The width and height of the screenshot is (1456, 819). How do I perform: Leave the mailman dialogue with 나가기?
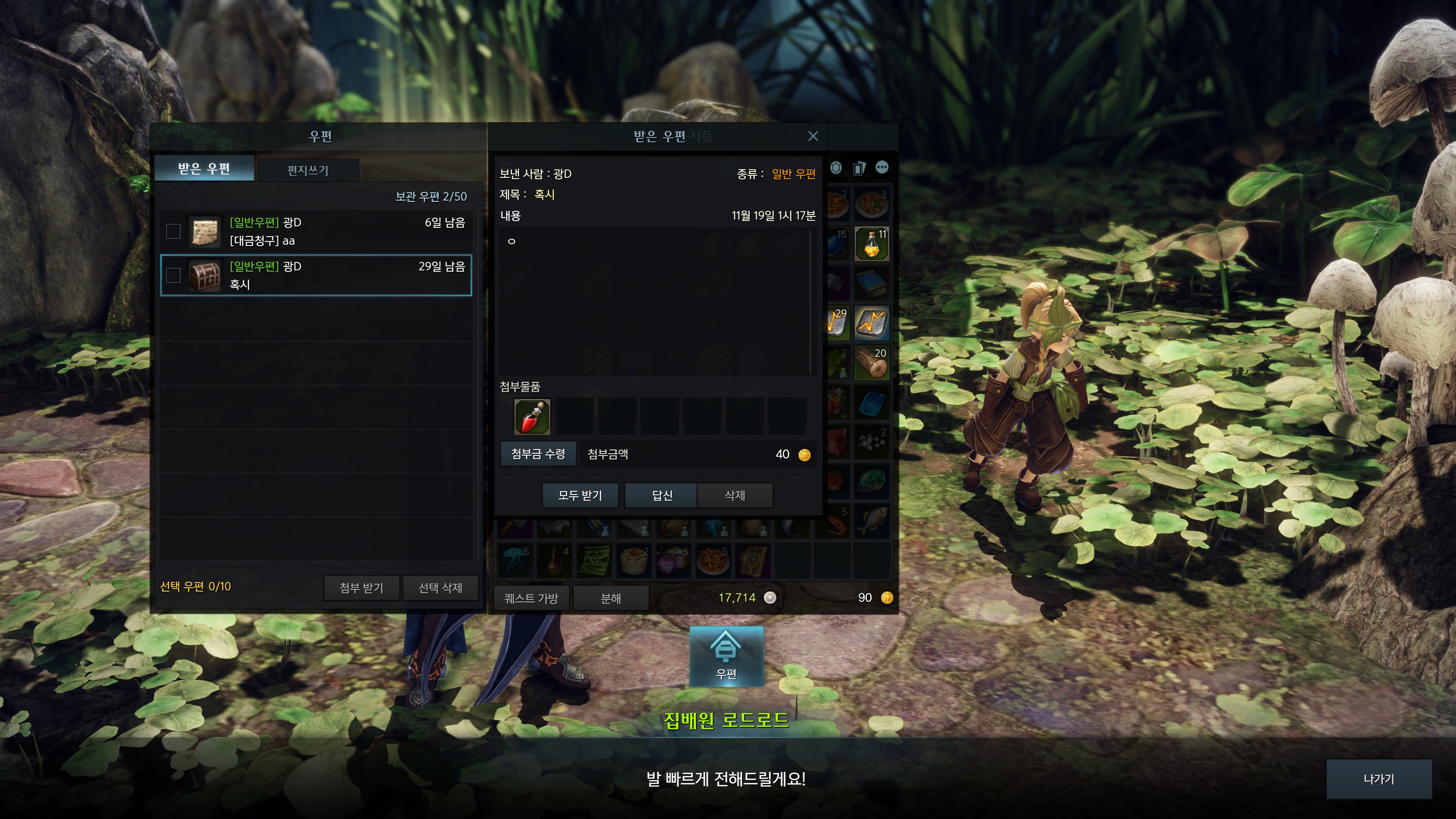point(1379,779)
